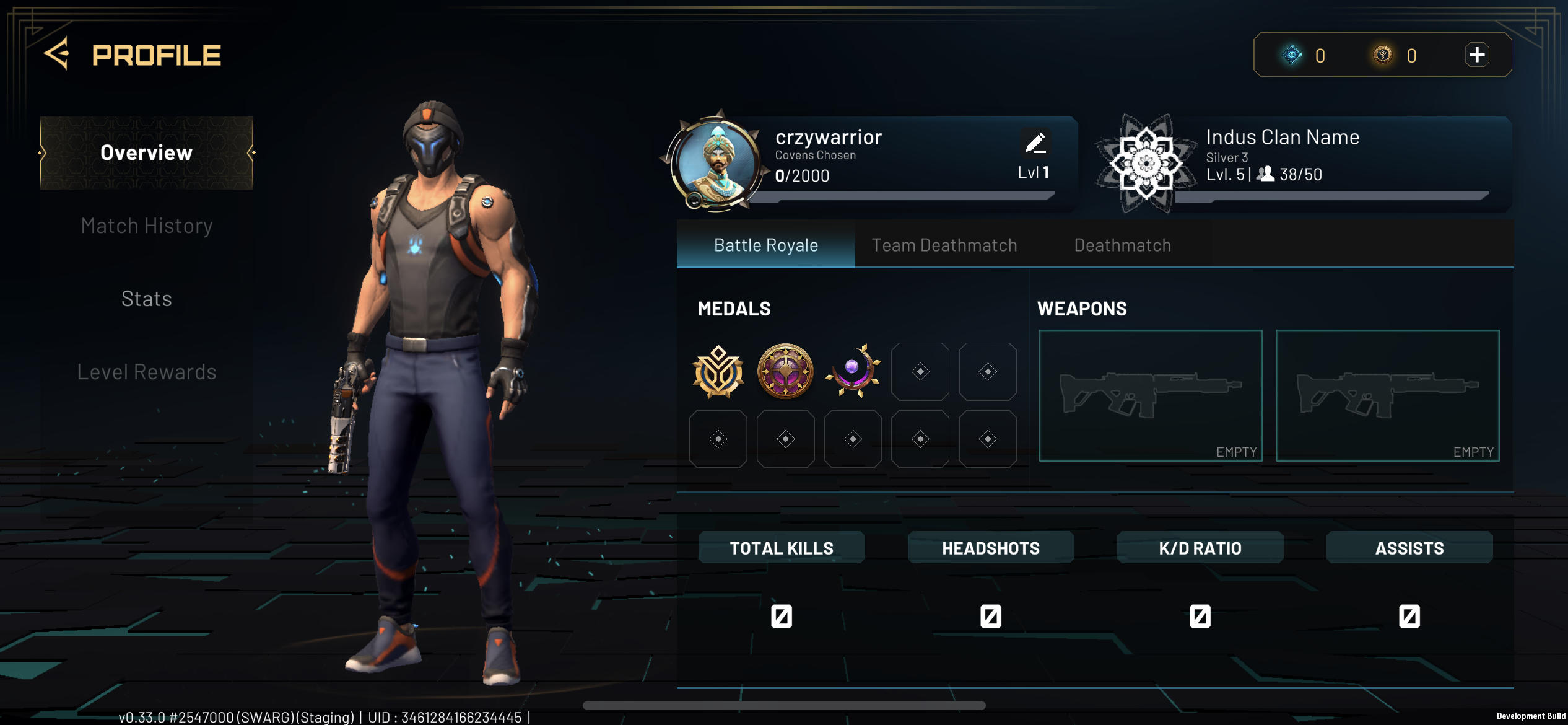Choose the Deathmatch tab
Screen dimensions: 1568x725
(x=1122, y=245)
